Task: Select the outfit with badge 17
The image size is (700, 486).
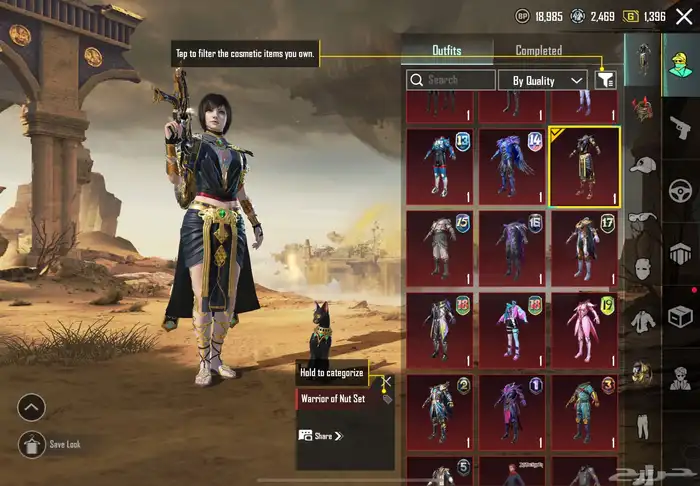Action: tap(585, 248)
